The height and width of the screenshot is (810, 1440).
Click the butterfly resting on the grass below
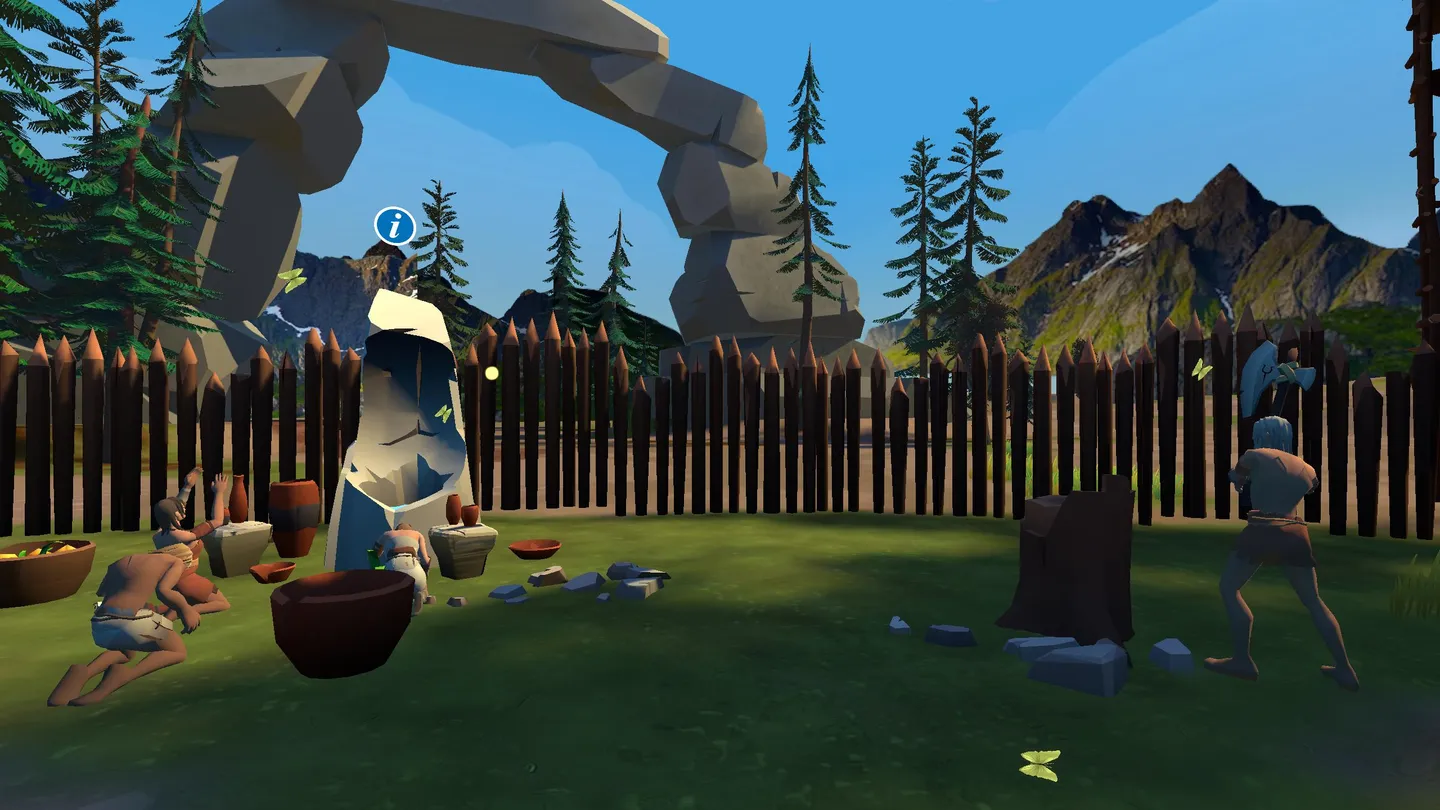click(1037, 766)
